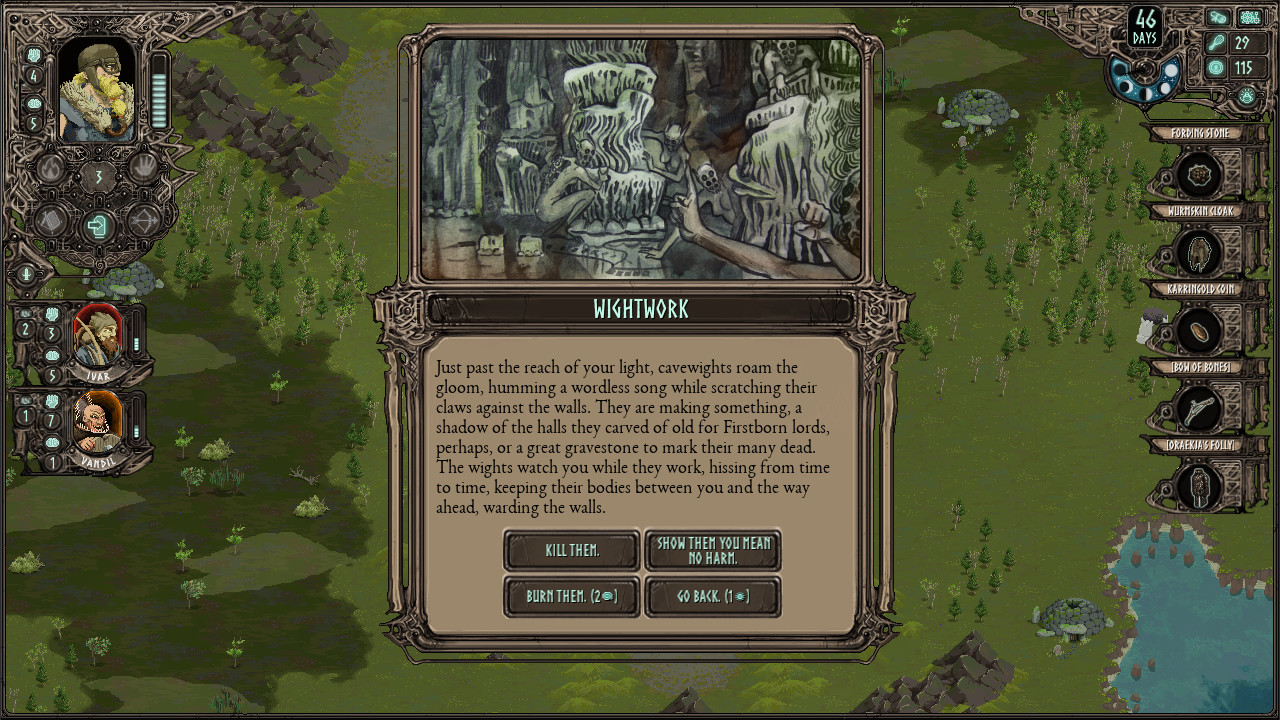Select the flame icon on the character panel
Screen dimensions: 1280x720
[50, 167]
